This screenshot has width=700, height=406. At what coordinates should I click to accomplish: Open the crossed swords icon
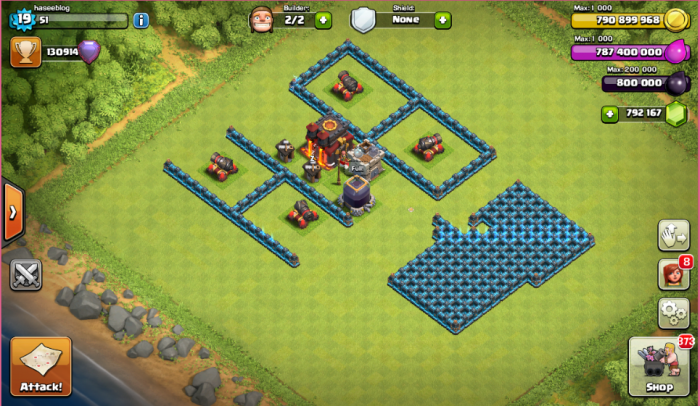coord(25,274)
